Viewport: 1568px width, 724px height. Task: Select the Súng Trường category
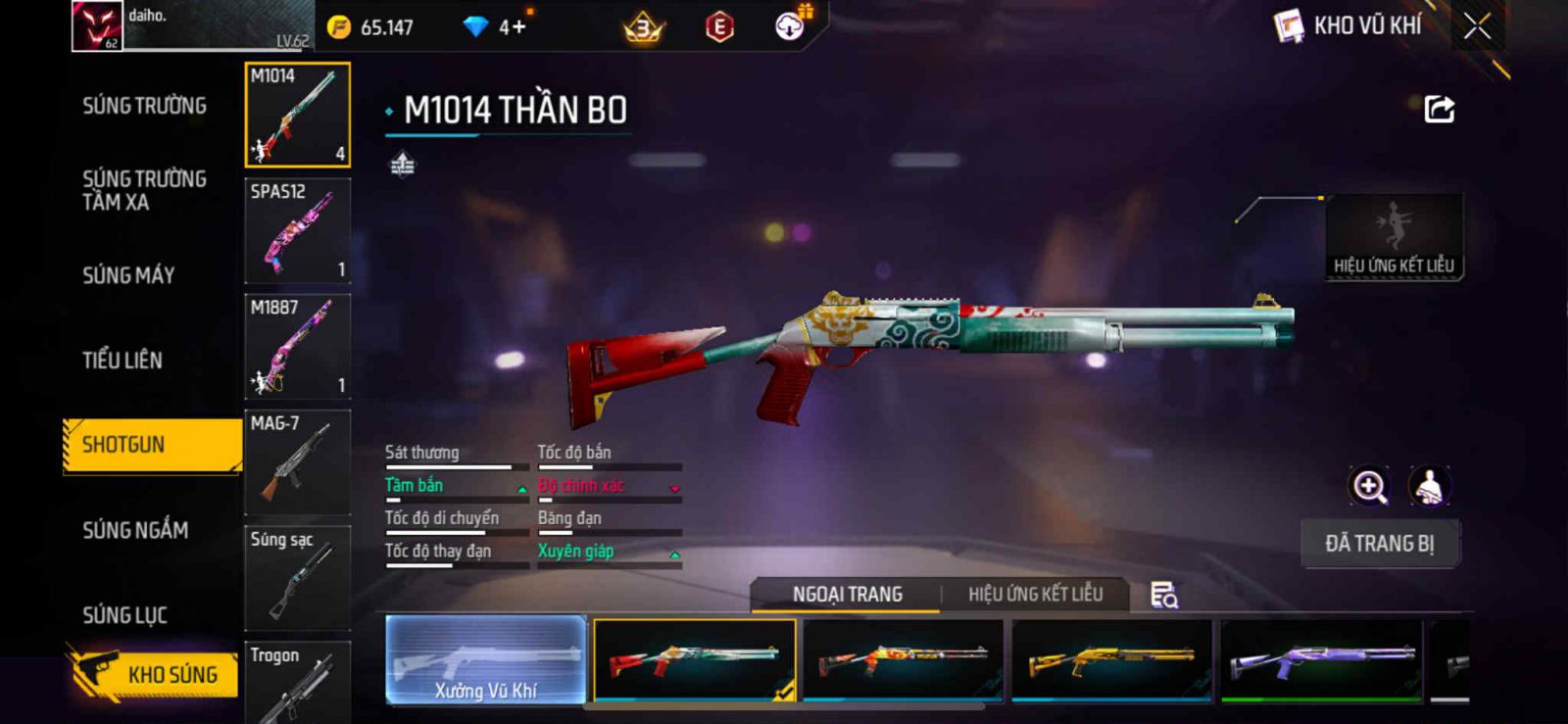tap(144, 106)
